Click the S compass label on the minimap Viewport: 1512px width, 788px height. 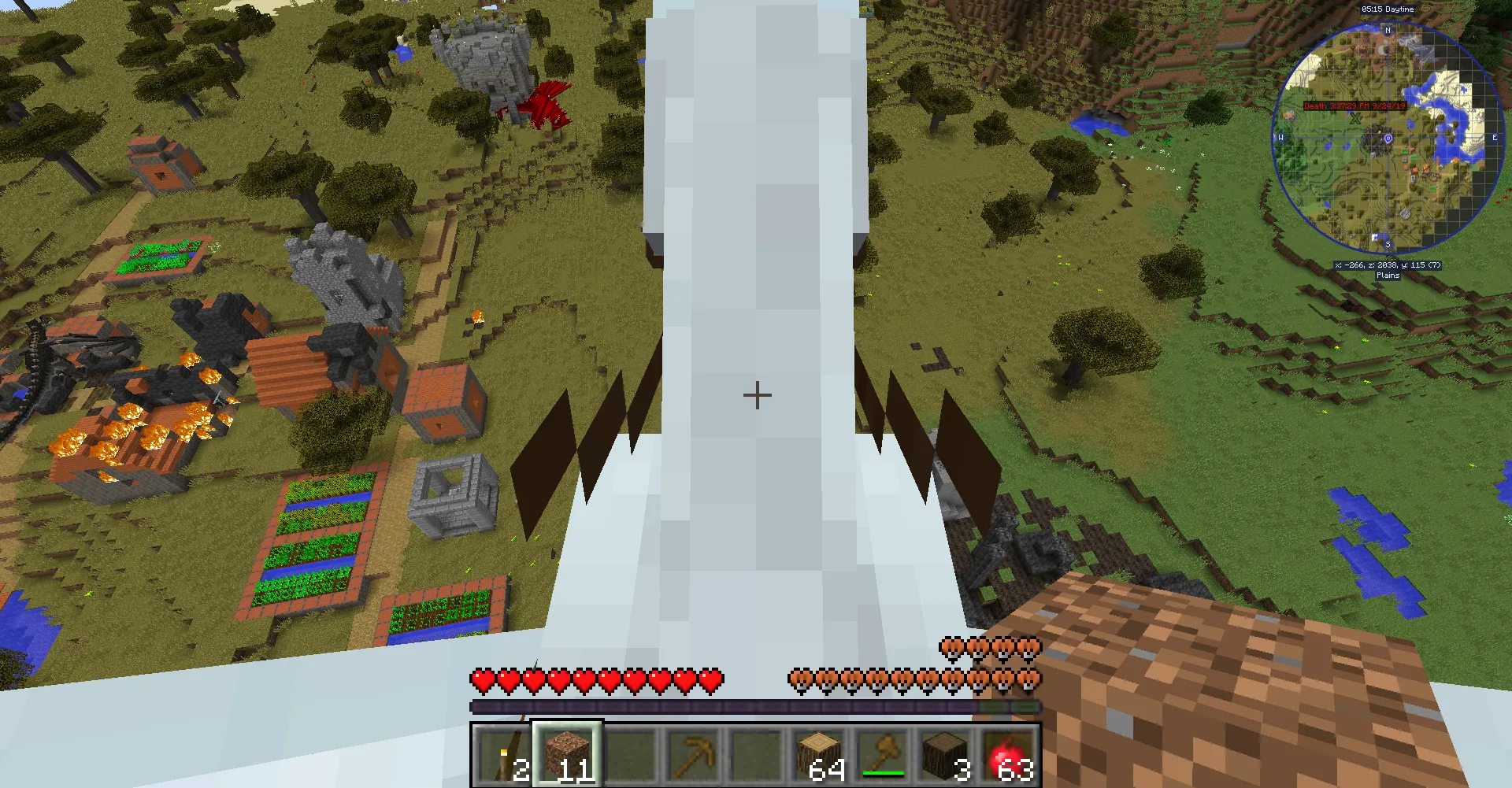point(1388,243)
